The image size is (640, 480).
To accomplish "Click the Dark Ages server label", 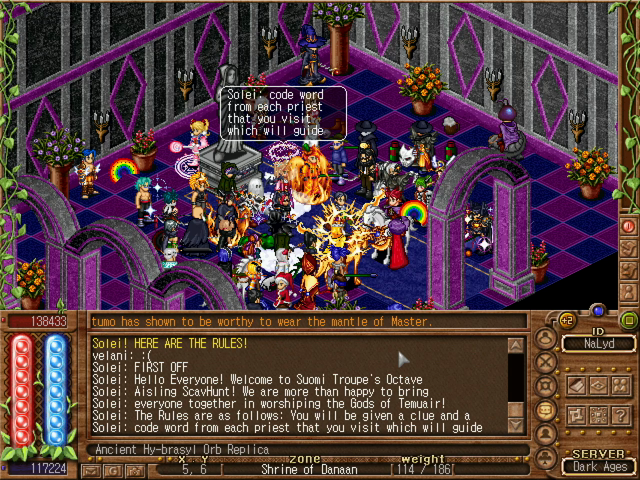I will point(599,466).
